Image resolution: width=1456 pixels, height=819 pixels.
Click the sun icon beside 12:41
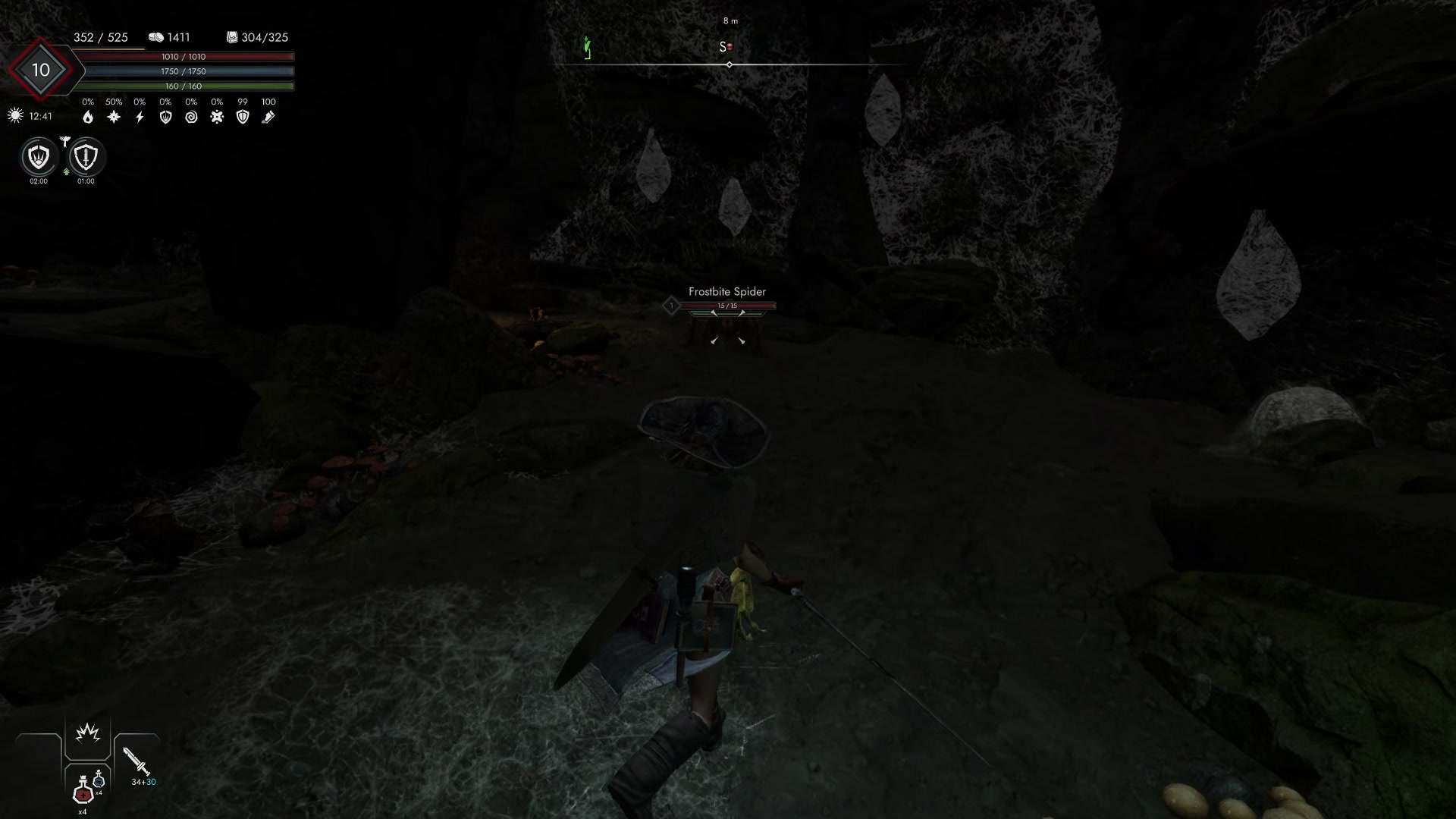coord(15,115)
